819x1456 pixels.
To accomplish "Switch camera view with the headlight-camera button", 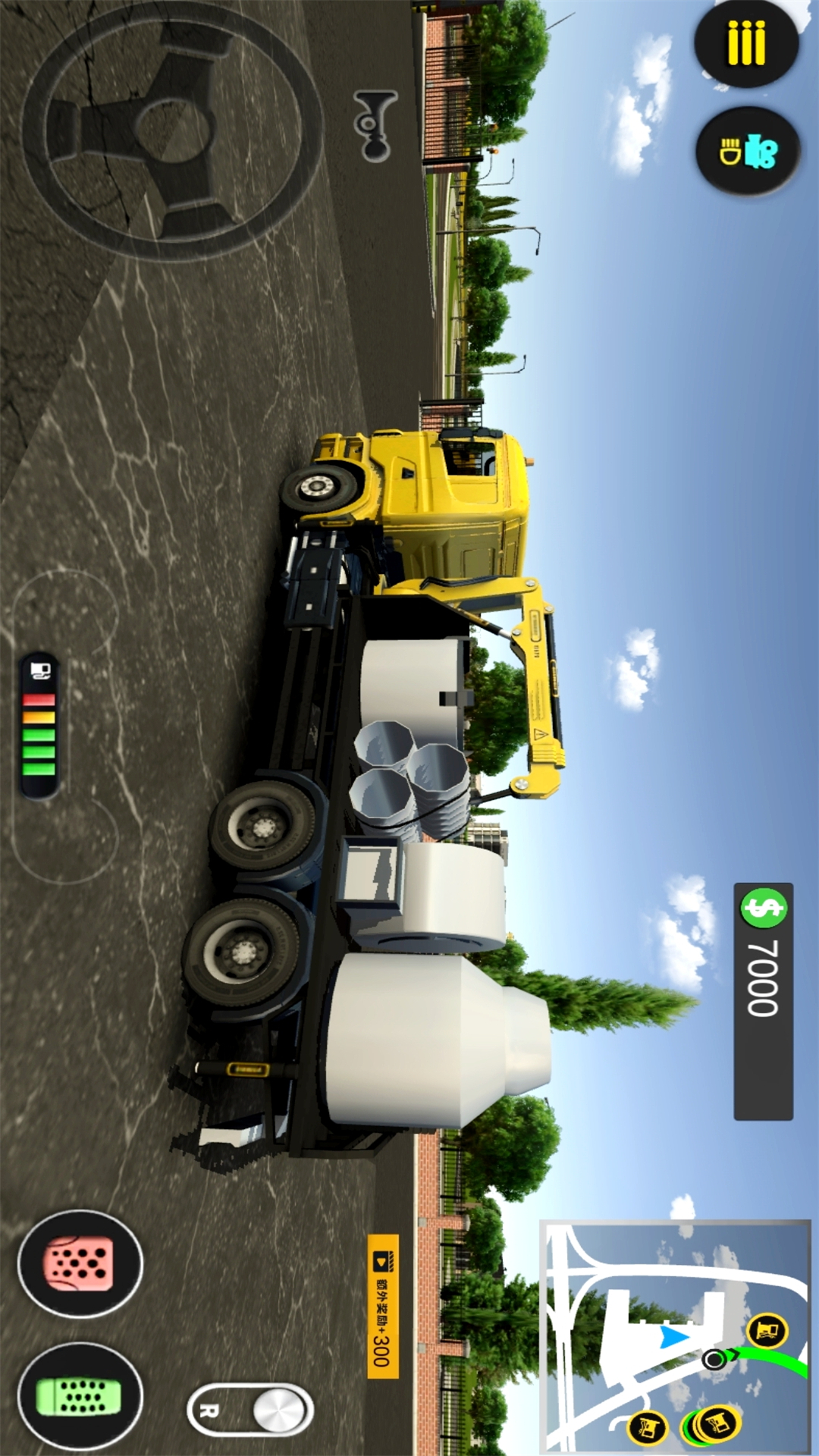I will 748,152.
